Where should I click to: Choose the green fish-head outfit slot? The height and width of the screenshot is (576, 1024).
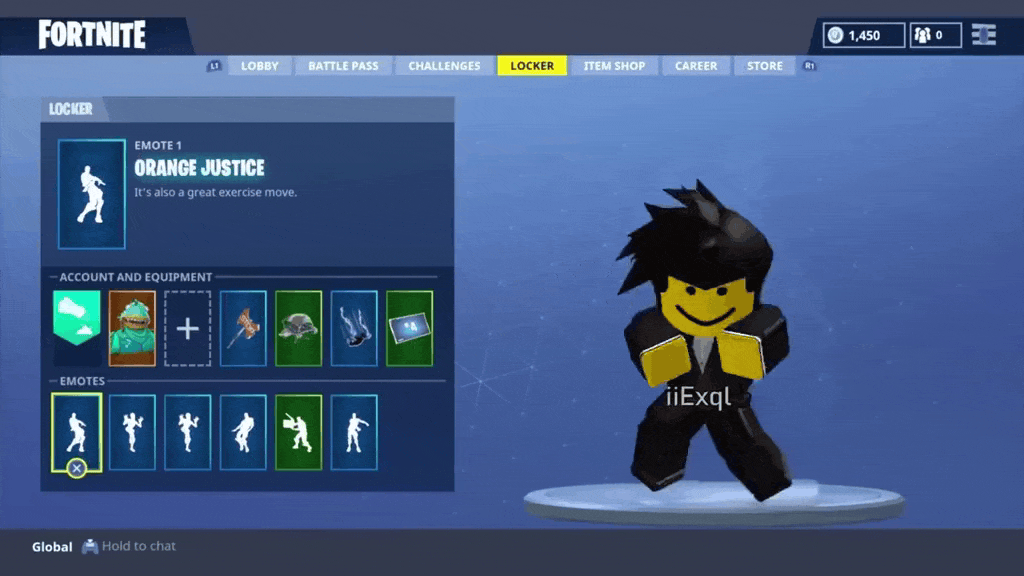click(132, 328)
